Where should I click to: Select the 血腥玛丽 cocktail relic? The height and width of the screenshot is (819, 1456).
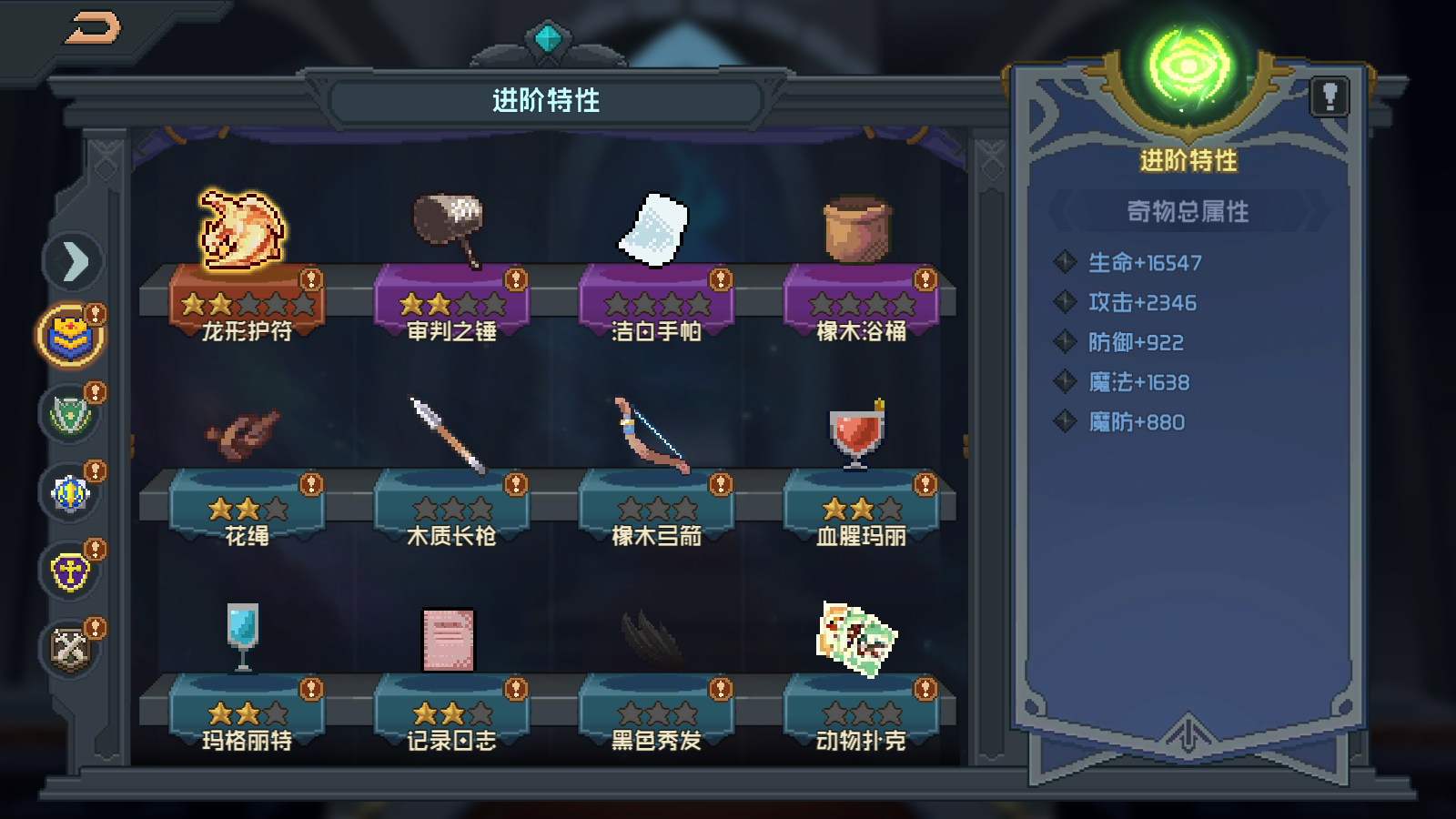coord(856,435)
